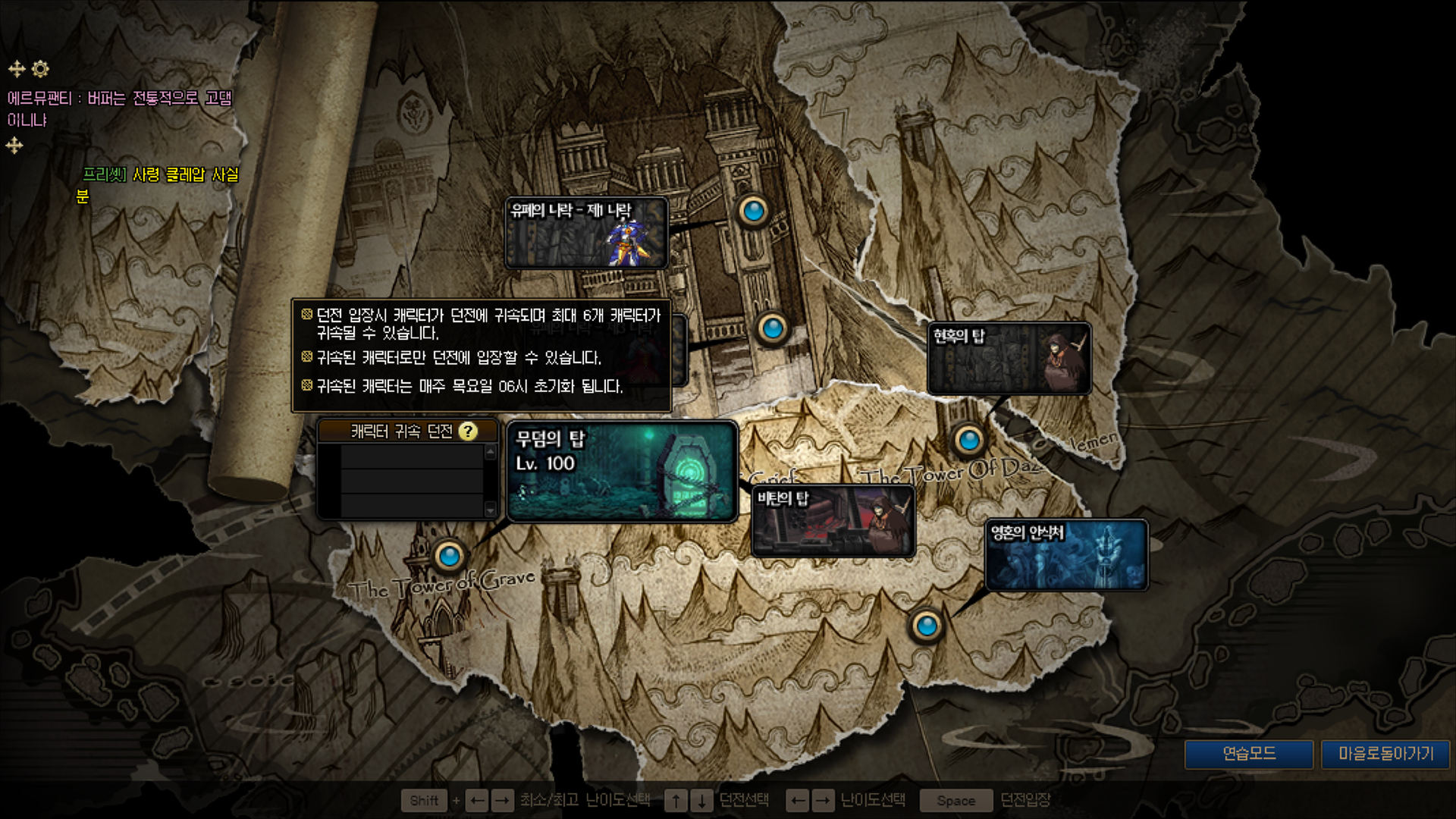Open the 현혹의 탑 dungeon card
Image resolution: width=1456 pixels, height=819 pixels.
1009,359
